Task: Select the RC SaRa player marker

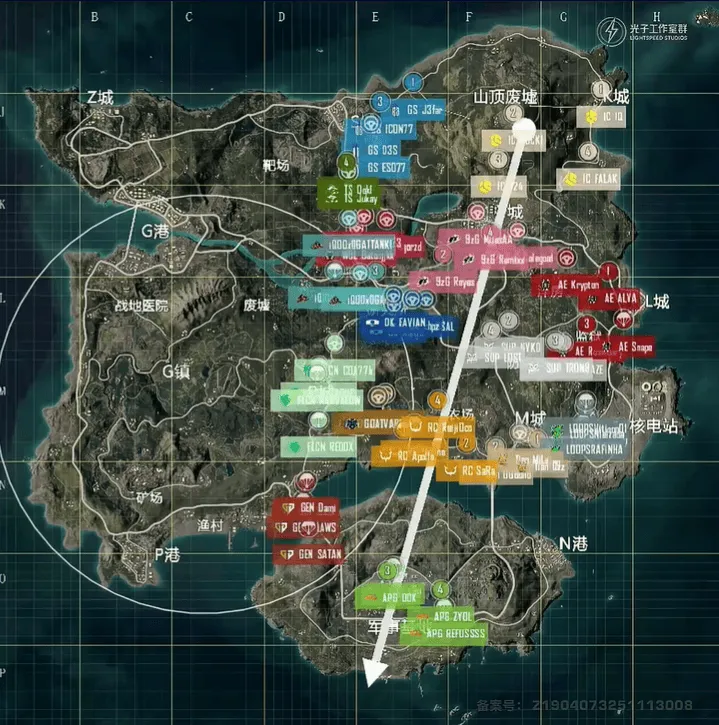Action: [468, 469]
